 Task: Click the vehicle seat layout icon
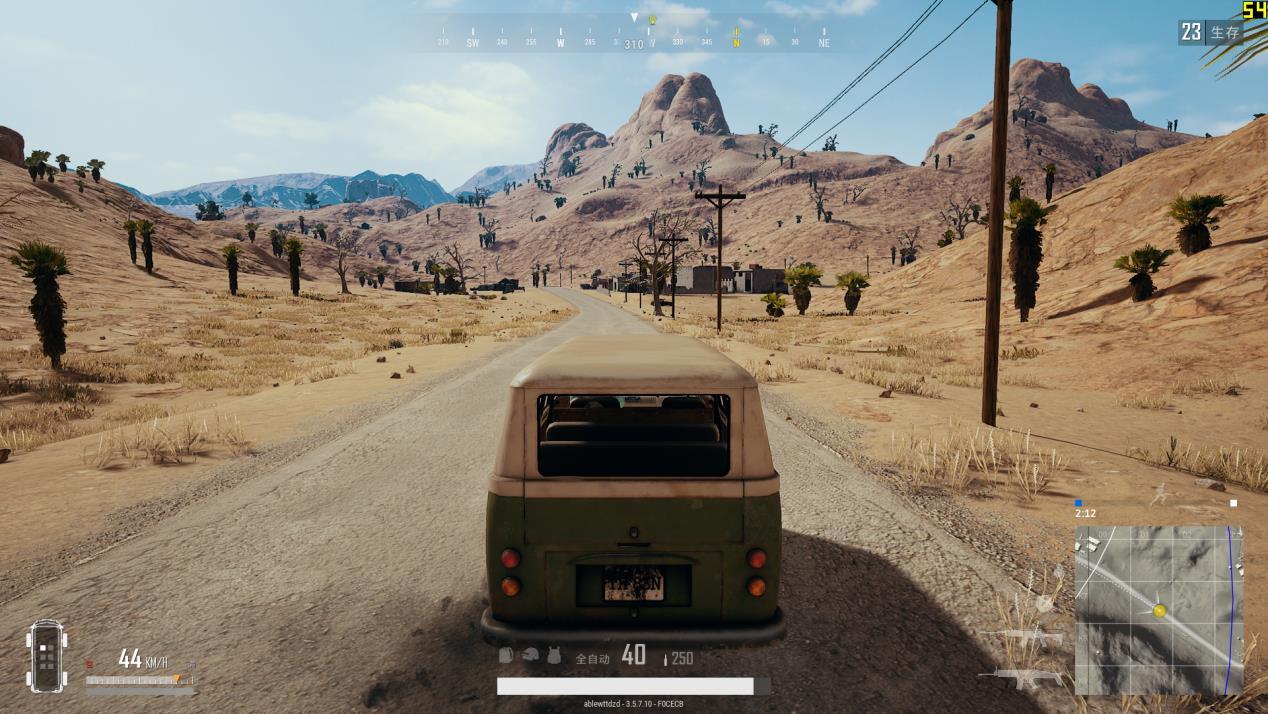[46, 656]
